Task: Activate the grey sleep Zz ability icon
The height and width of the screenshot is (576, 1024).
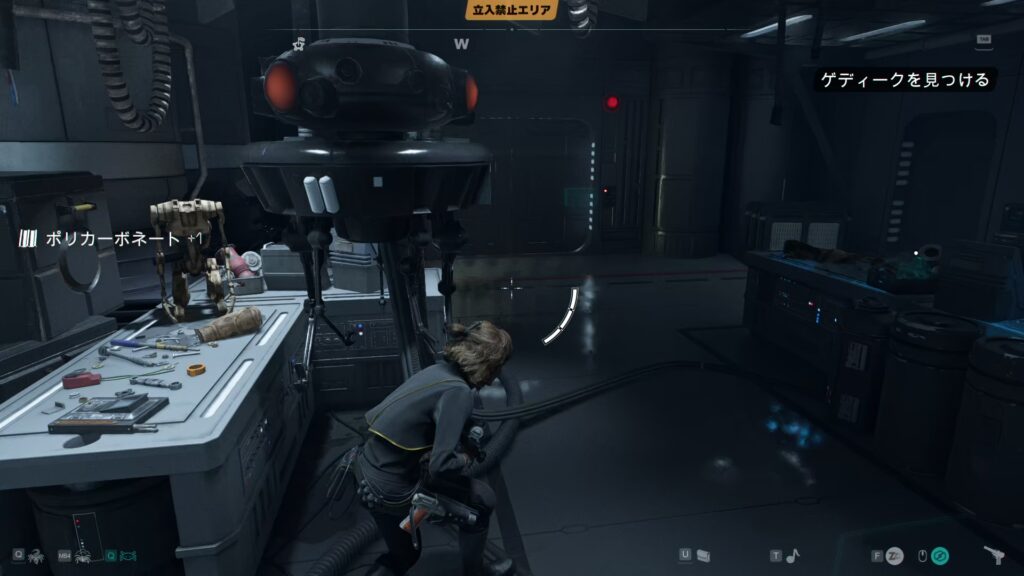Action: tap(895, 556)
